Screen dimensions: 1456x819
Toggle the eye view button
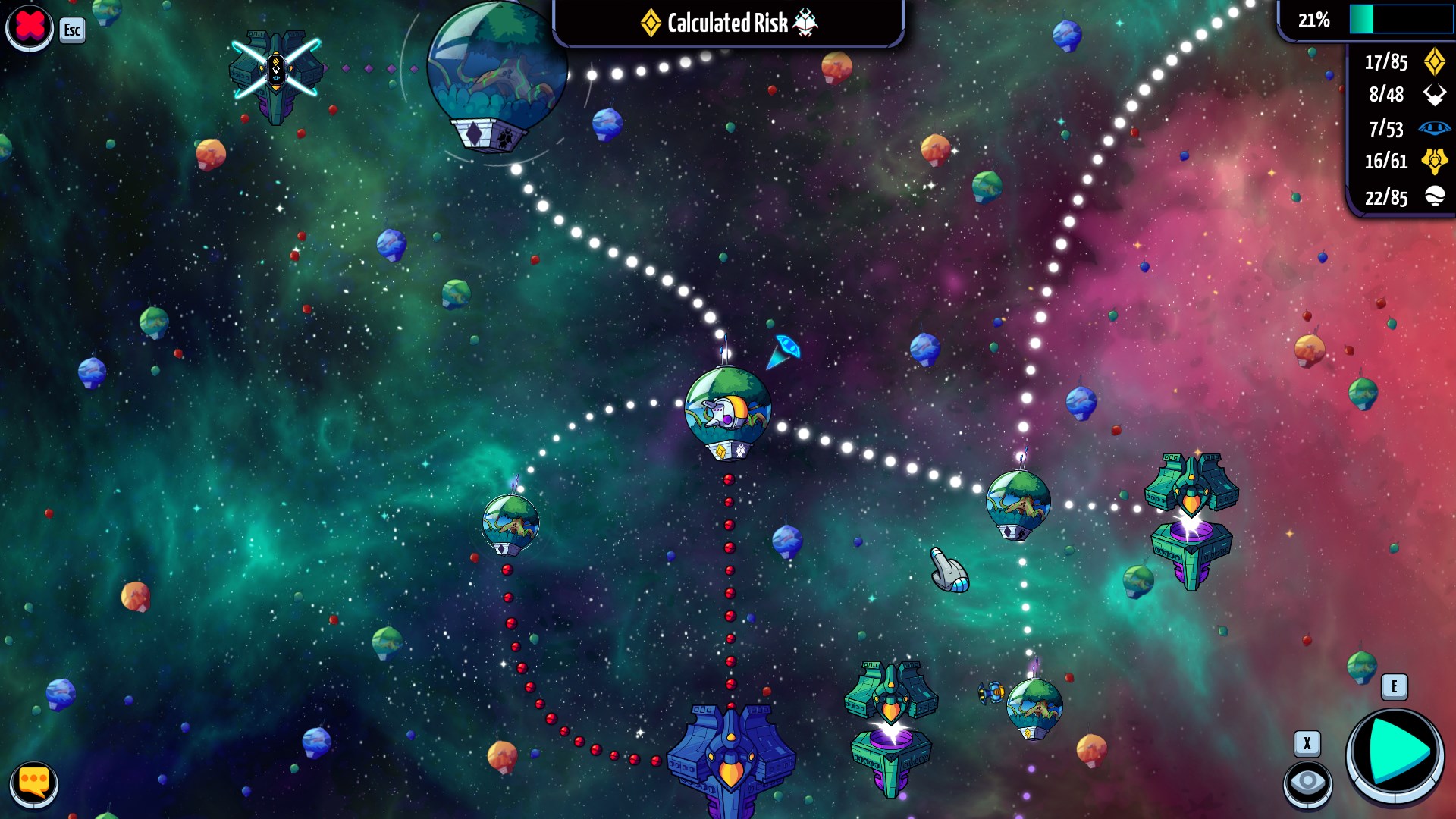pyautogui.click(x=1307, y=782)
